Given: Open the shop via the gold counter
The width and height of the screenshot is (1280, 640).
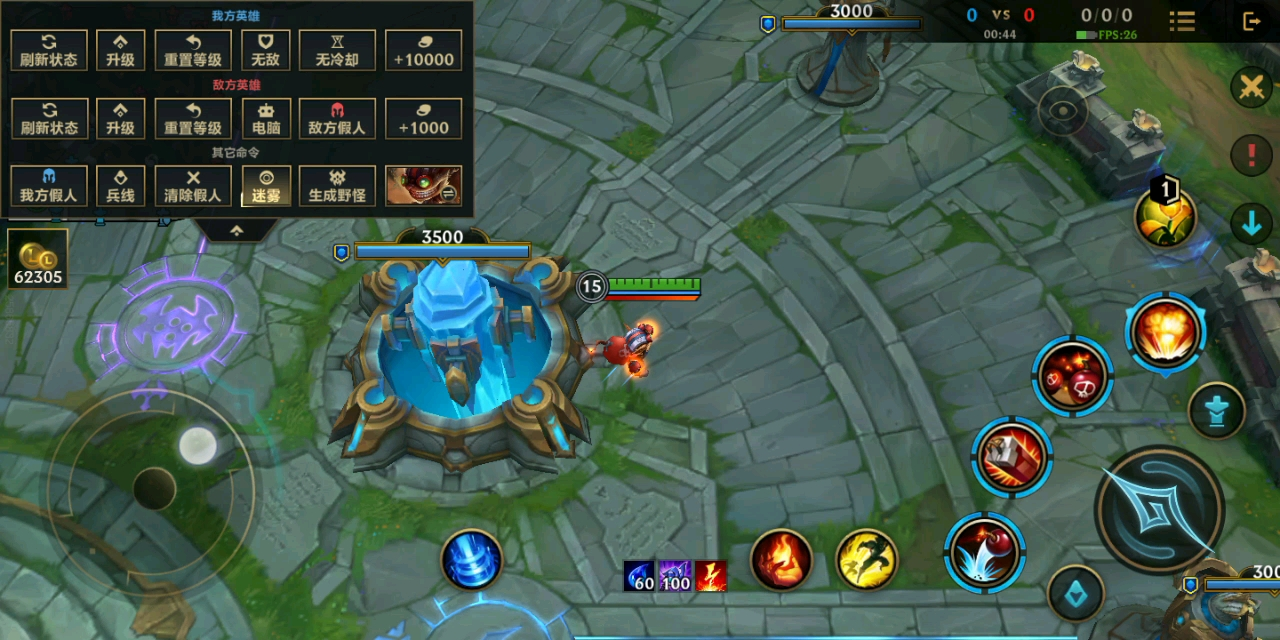Looking at the screenshot, I should click(38, 259).
